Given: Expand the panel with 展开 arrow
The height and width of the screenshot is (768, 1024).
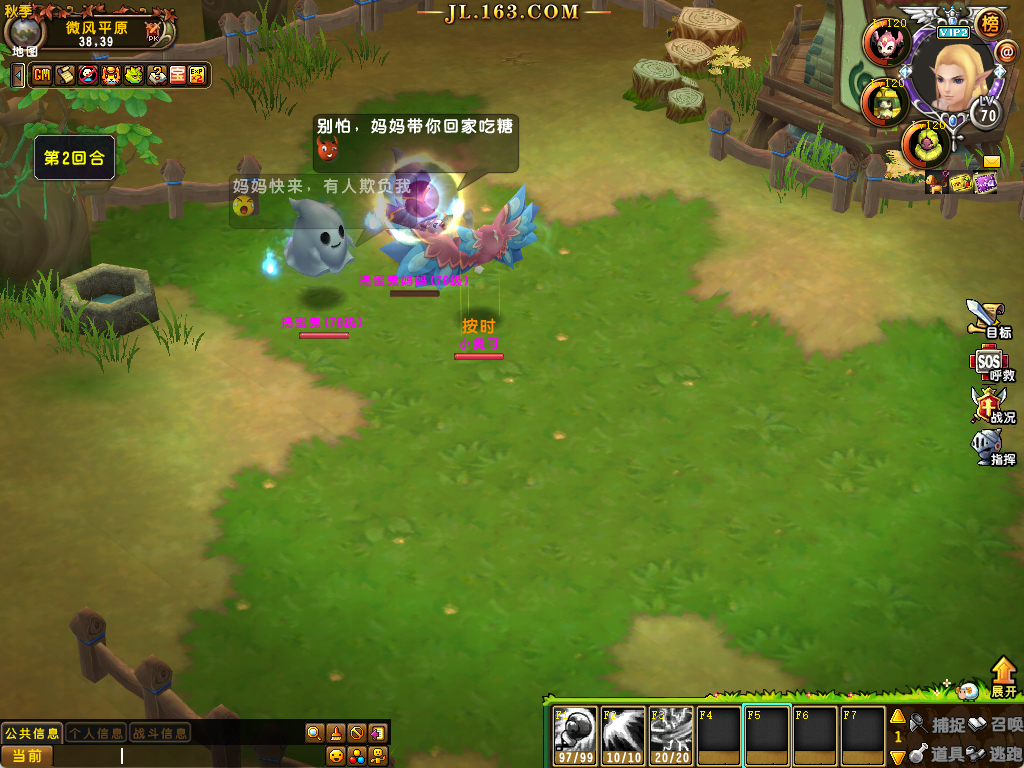Looking at the screenshot, I should coord(1003,677).
